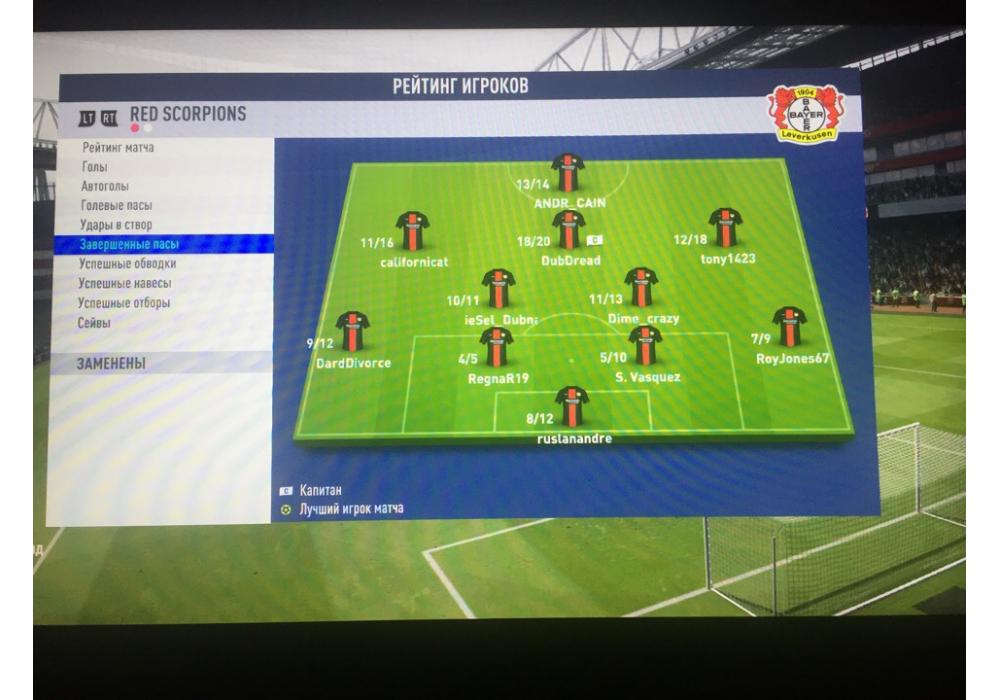Select the Сейвы stat entry
Image resolution: width=1000 pixels, height=700 pixels.
[95, 323]
